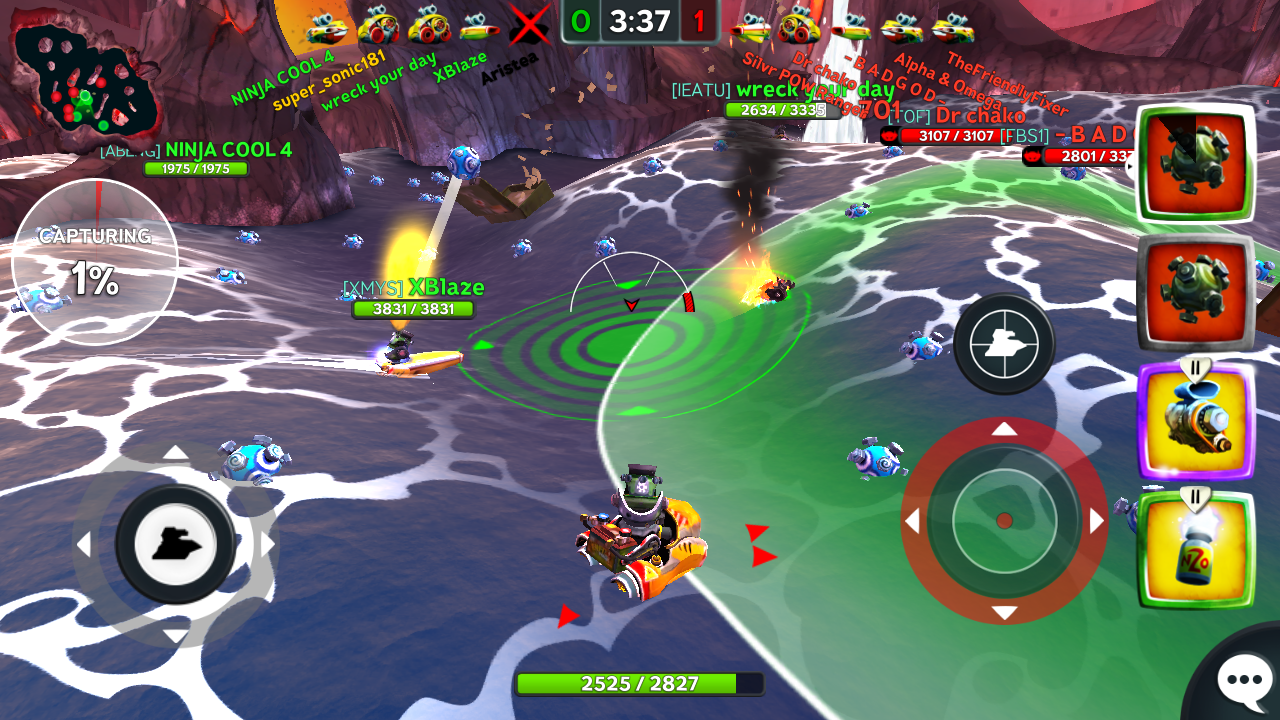The height and width of the screenshot is (720, 1280).
Task: Activate the nitro bottle boost item
Action: click(1196, 549)
